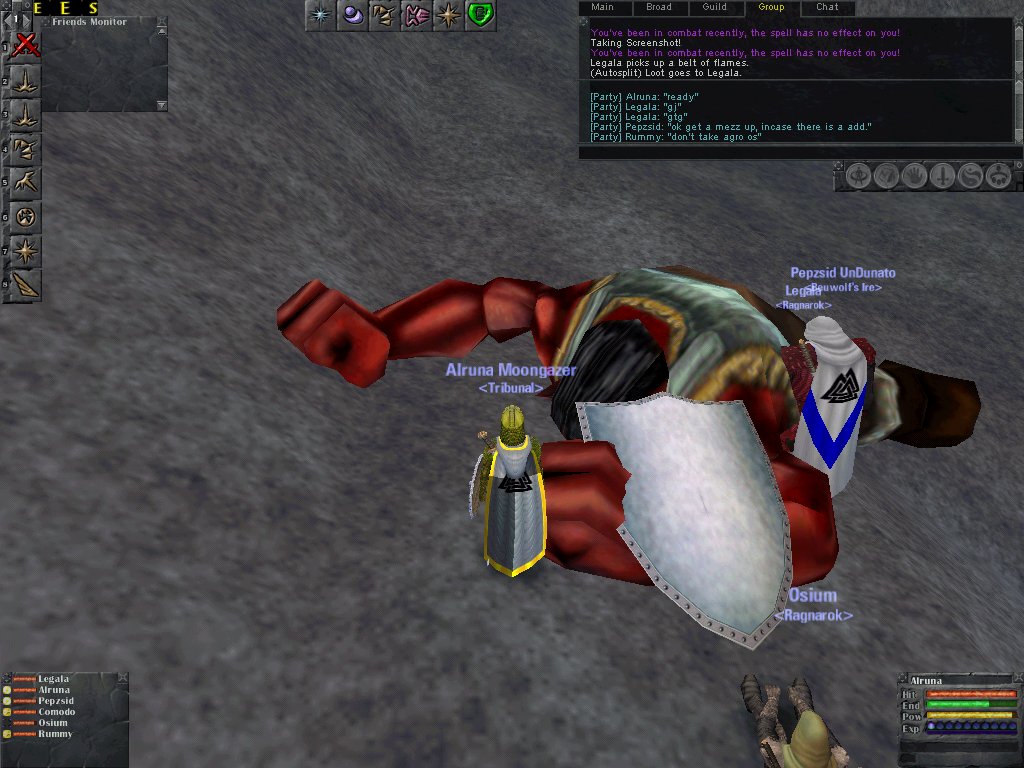Activate the blue starburst icon in top bar
This screenshot has width=1024, height=768.
[x=319, y=15]
